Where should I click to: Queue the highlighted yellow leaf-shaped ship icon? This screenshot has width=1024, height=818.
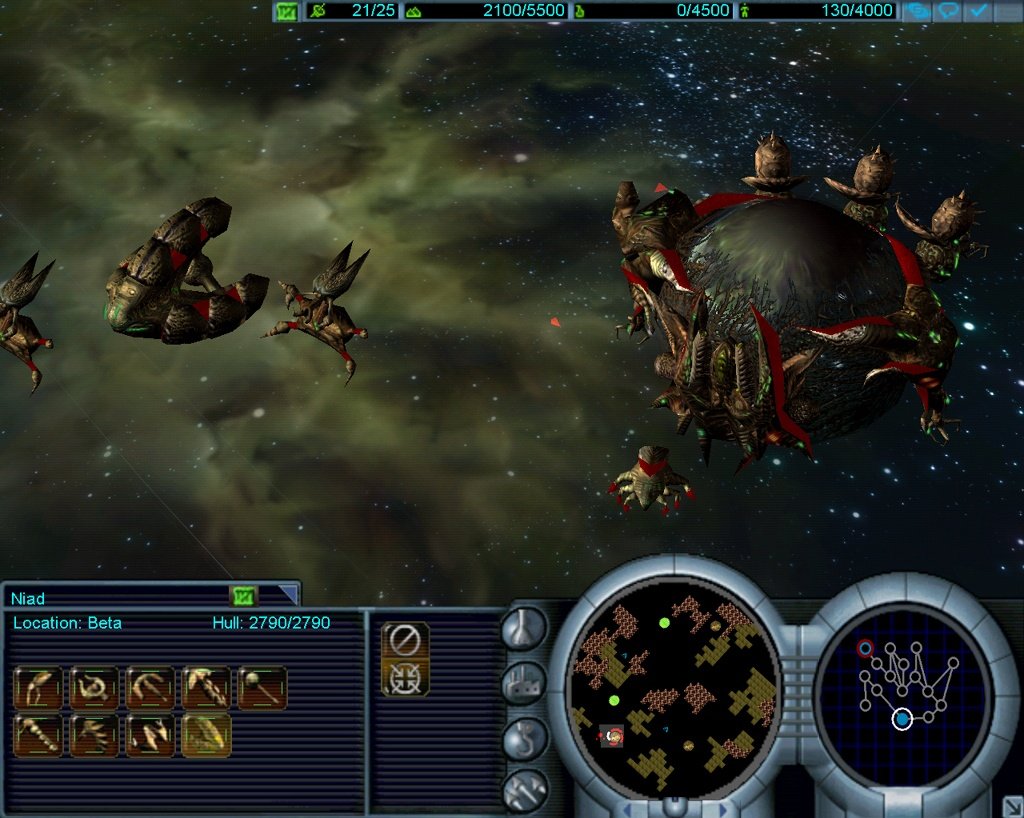tap(207, 735)
